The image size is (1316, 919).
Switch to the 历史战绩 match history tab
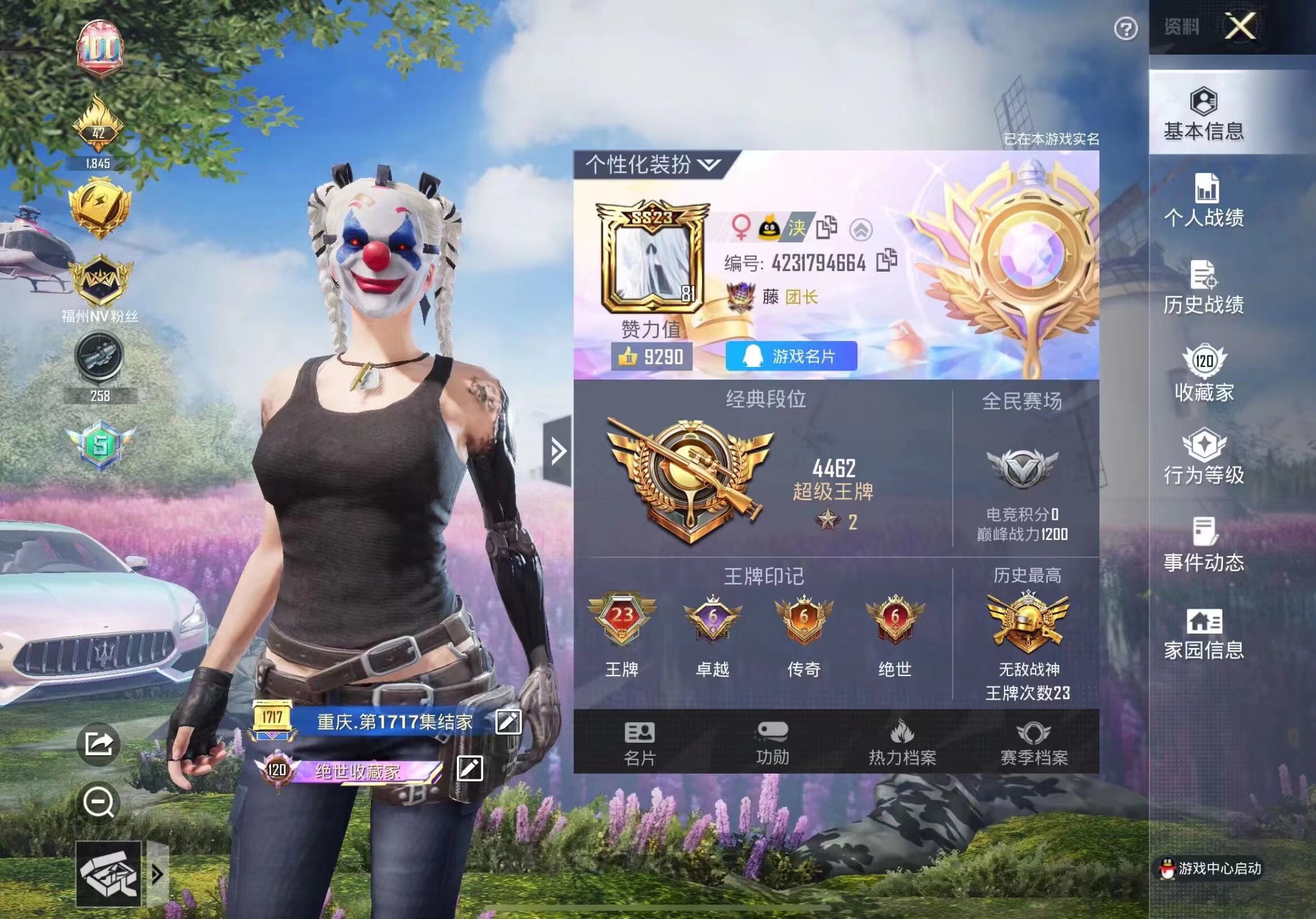(x=1204, y=288)
